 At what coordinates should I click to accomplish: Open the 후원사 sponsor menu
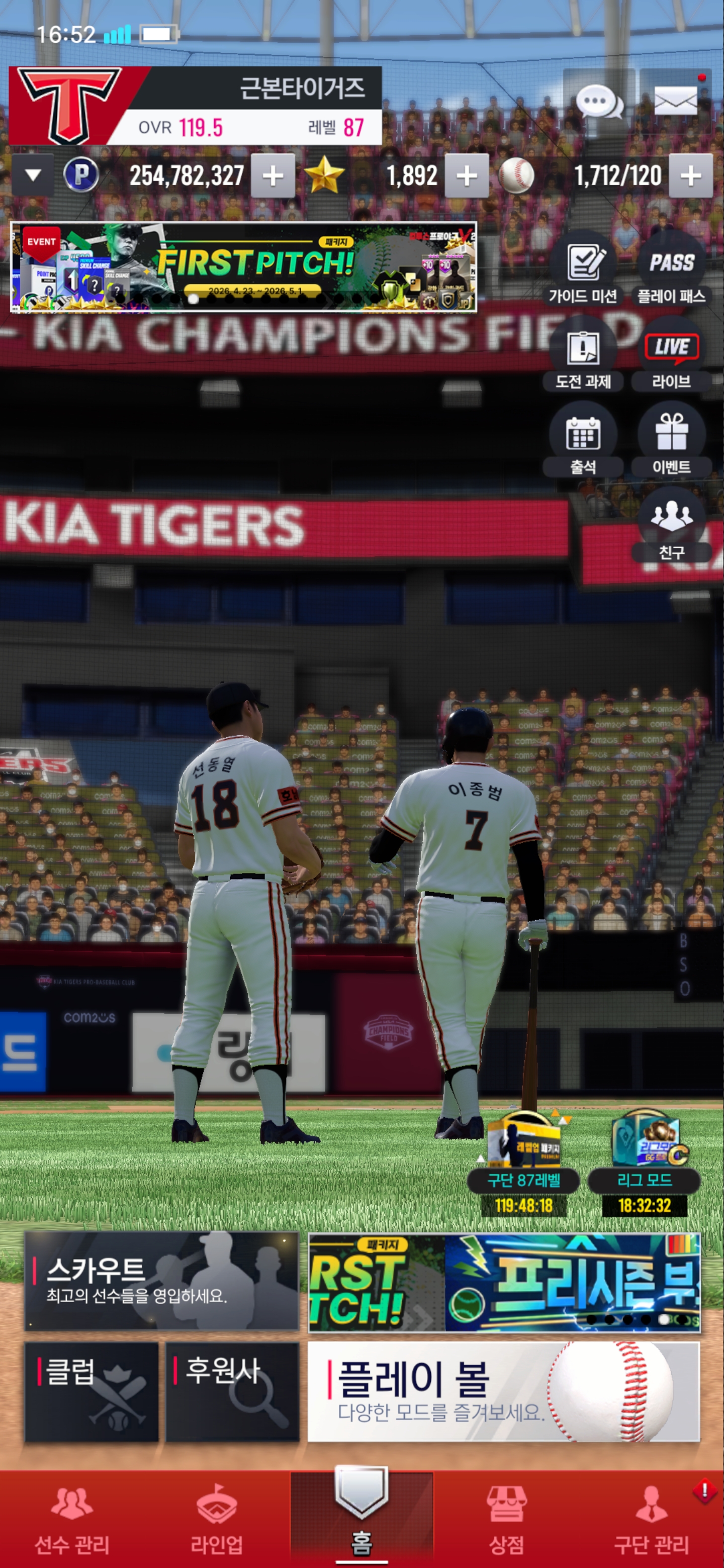(233, 1392)
